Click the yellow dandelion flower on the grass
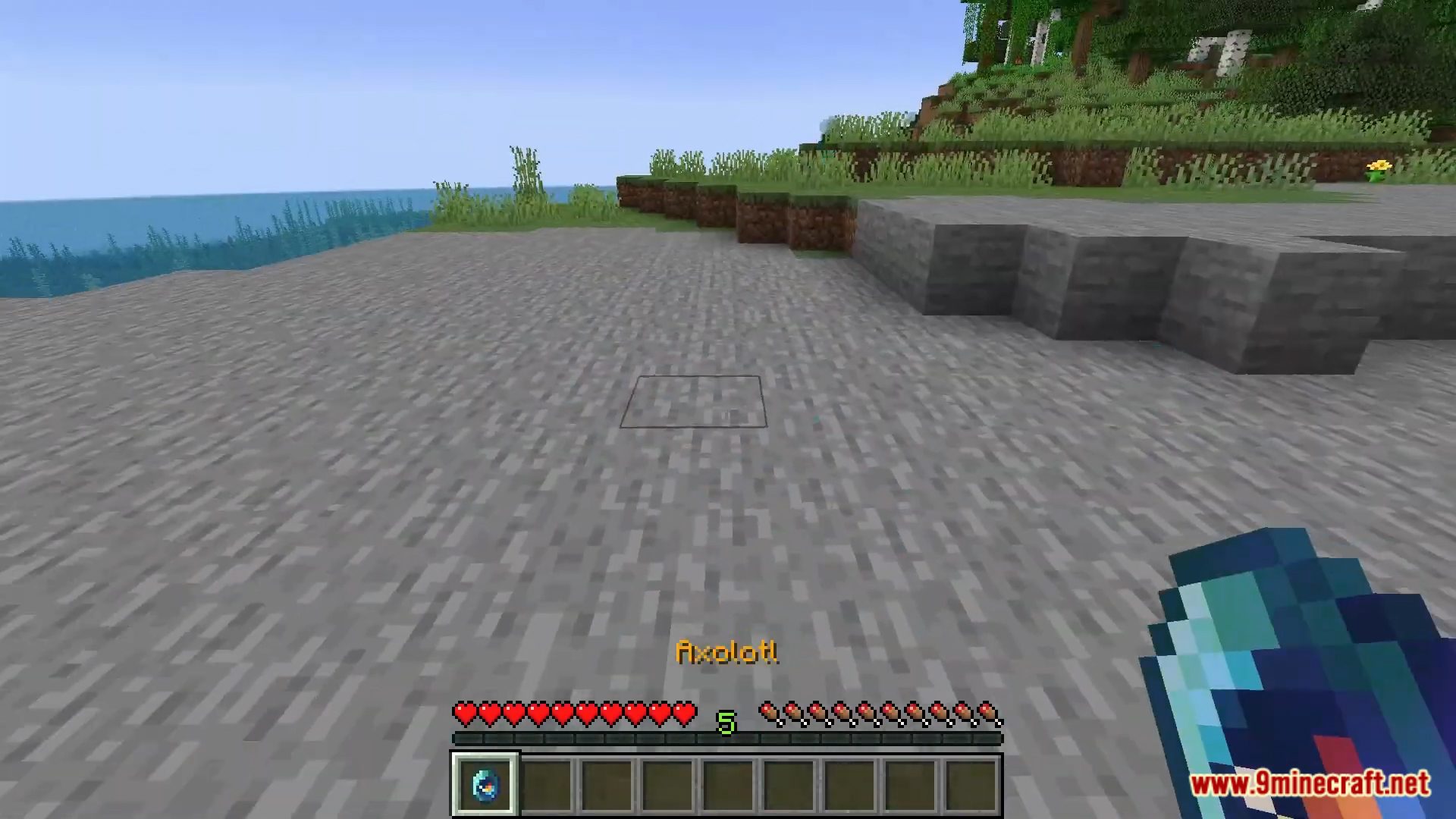Screen dimensions: 1456x819 click(x=1380, y=165)
